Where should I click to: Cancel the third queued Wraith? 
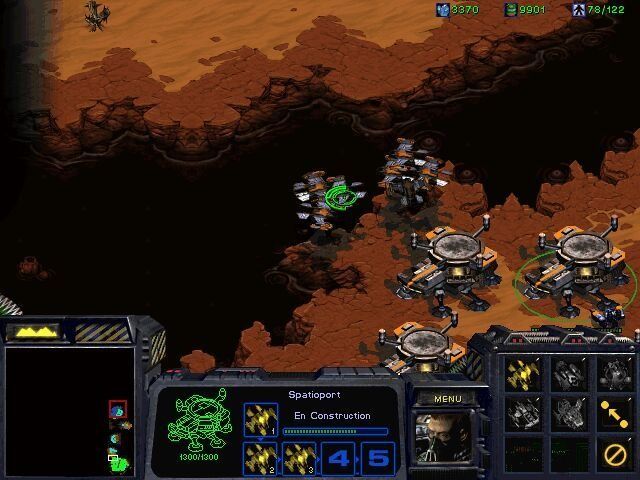pos(299,458)
